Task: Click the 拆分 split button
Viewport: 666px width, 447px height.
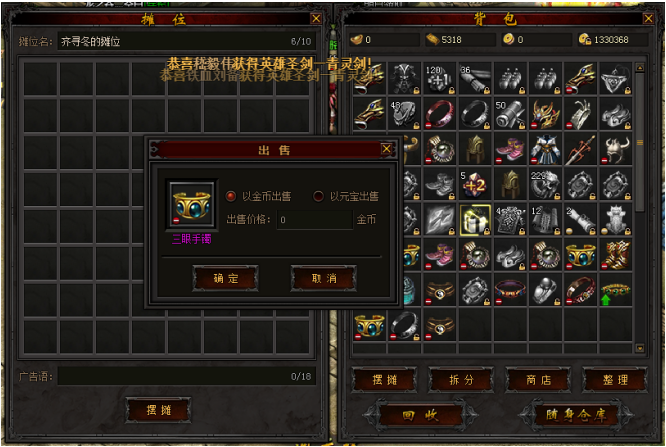Action: [462, 380]
